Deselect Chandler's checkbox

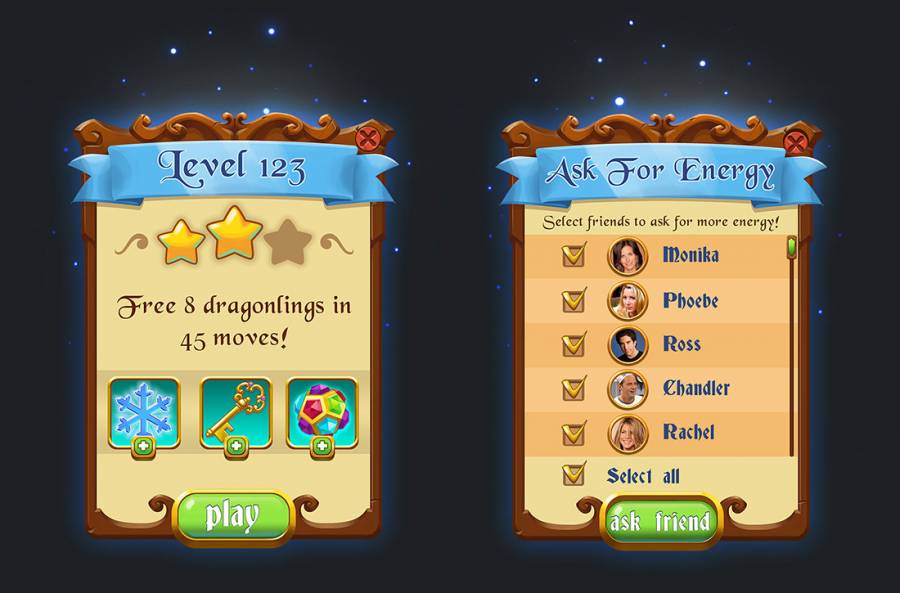click(574, 388)
